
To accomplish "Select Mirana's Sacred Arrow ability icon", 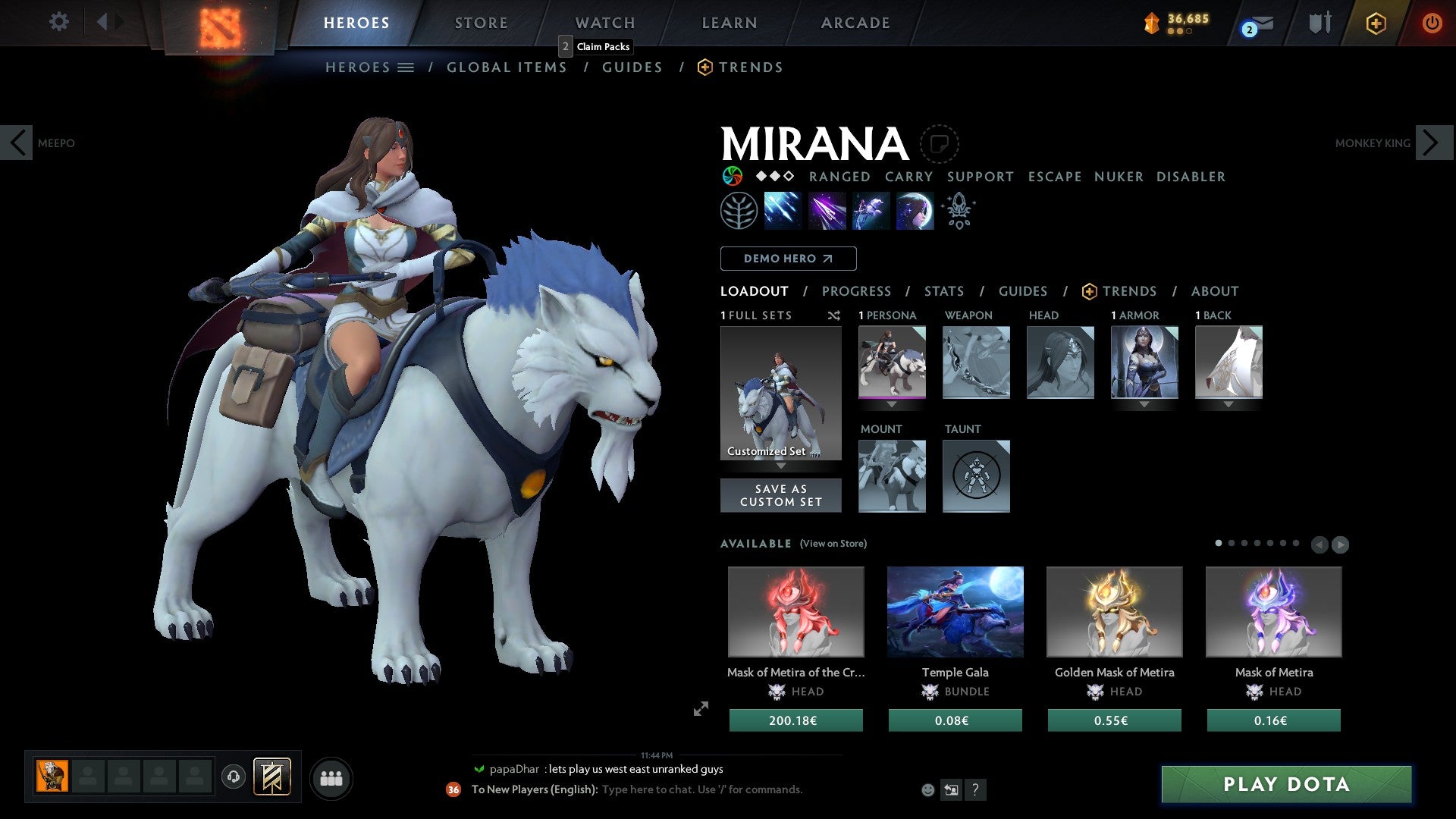I will click(x=827, y=210).
